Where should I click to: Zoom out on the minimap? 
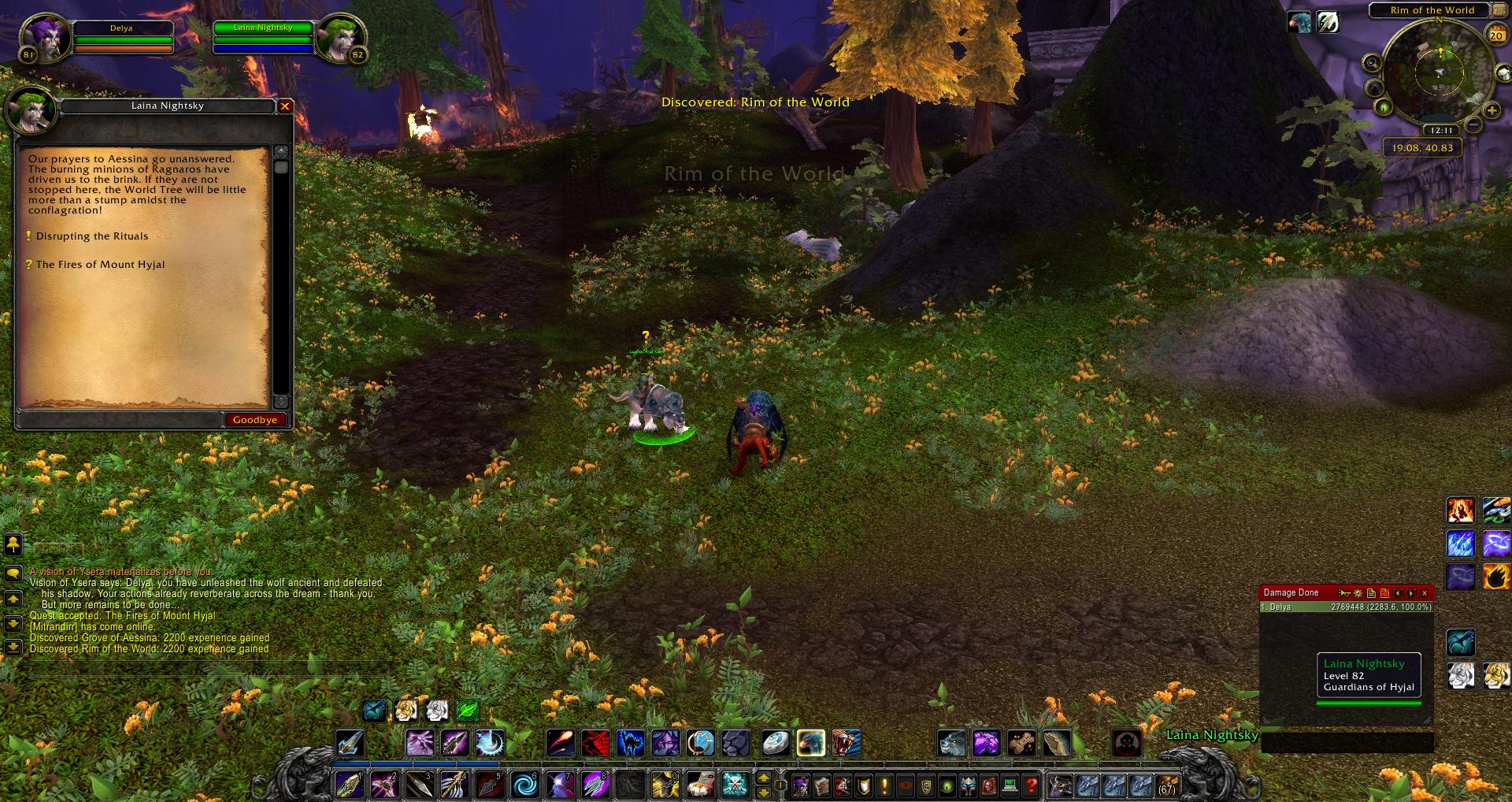pos(1473,125)
